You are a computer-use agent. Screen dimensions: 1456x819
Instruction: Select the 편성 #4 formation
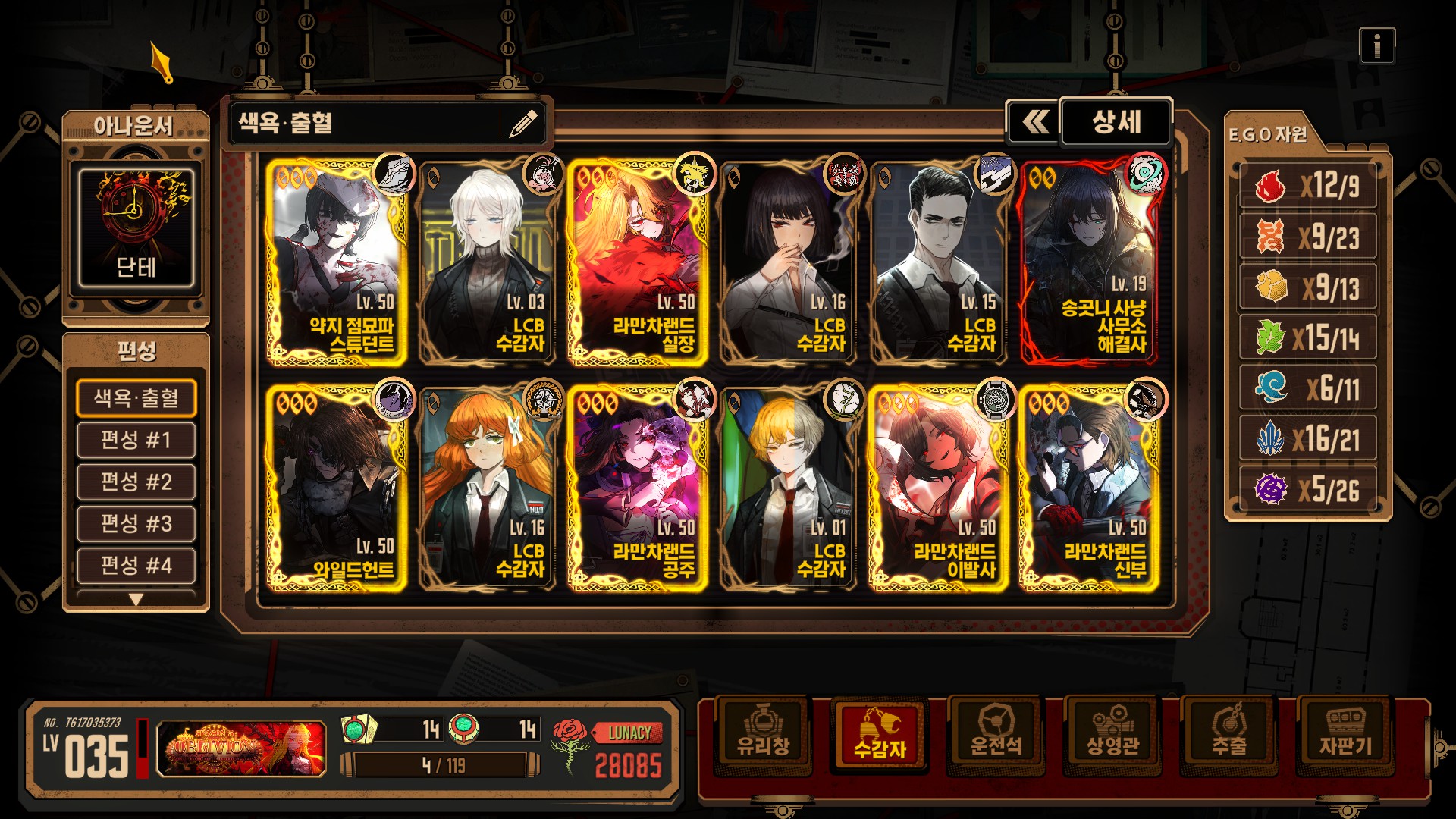click(136, 566)
